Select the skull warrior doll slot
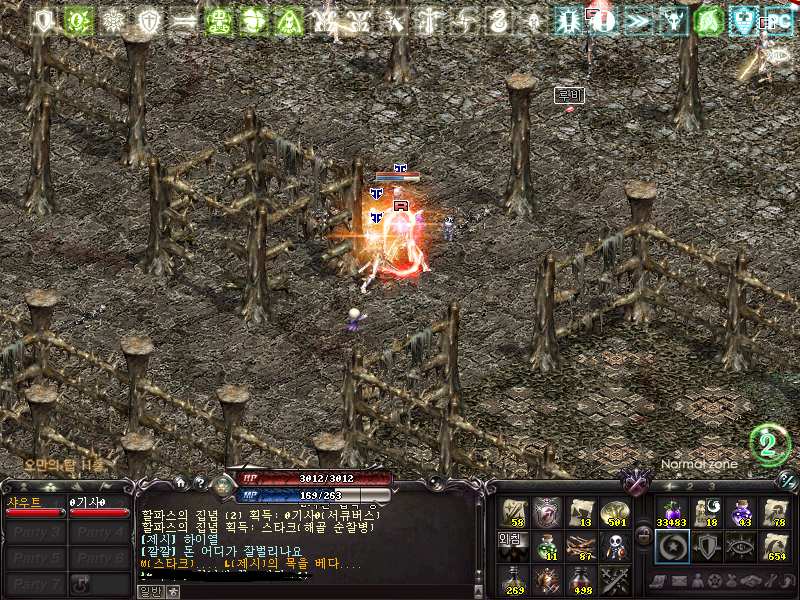800x600 pixels. [615, 546]
